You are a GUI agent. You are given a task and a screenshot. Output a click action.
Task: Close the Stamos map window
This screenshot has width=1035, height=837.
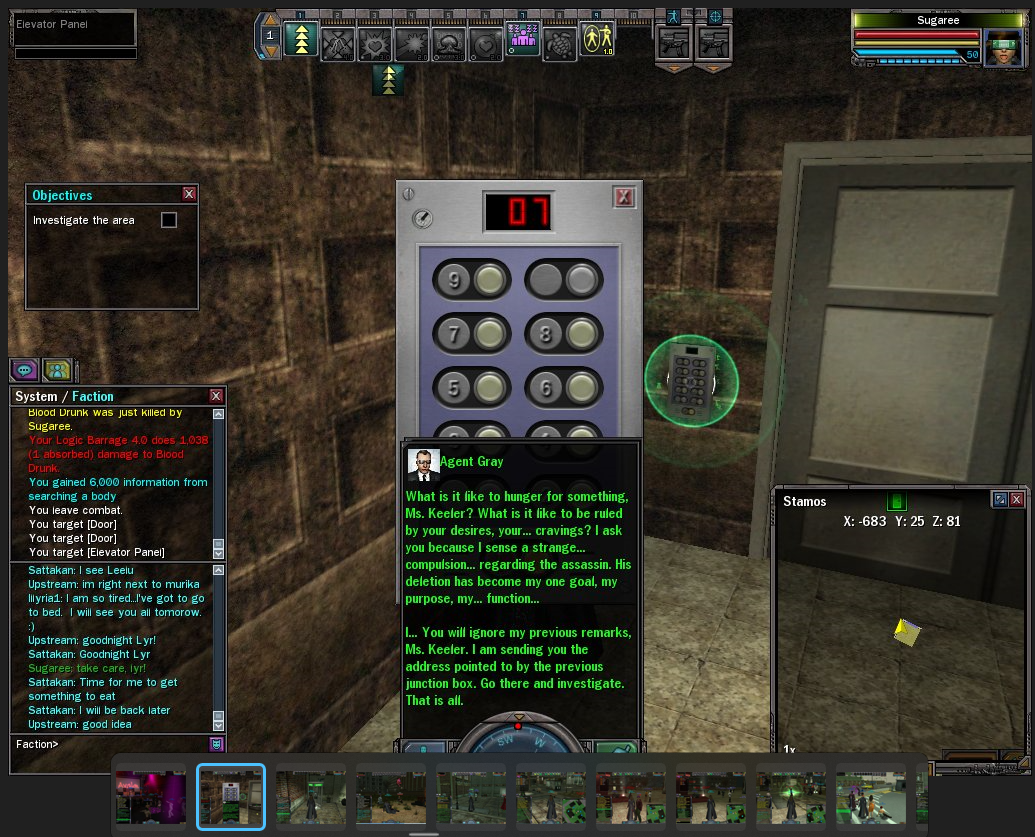[1017, 500]
